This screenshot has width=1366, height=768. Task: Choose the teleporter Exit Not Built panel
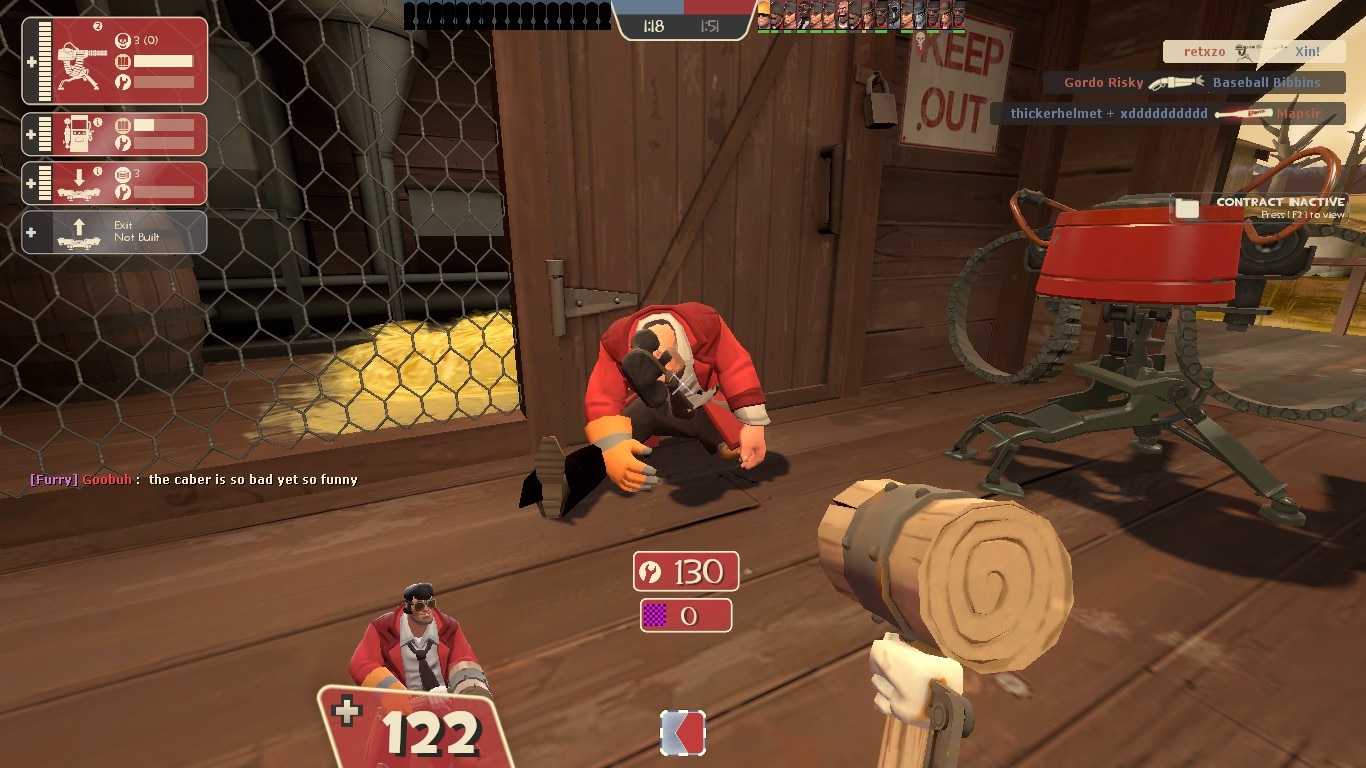(x=114, y=232)
